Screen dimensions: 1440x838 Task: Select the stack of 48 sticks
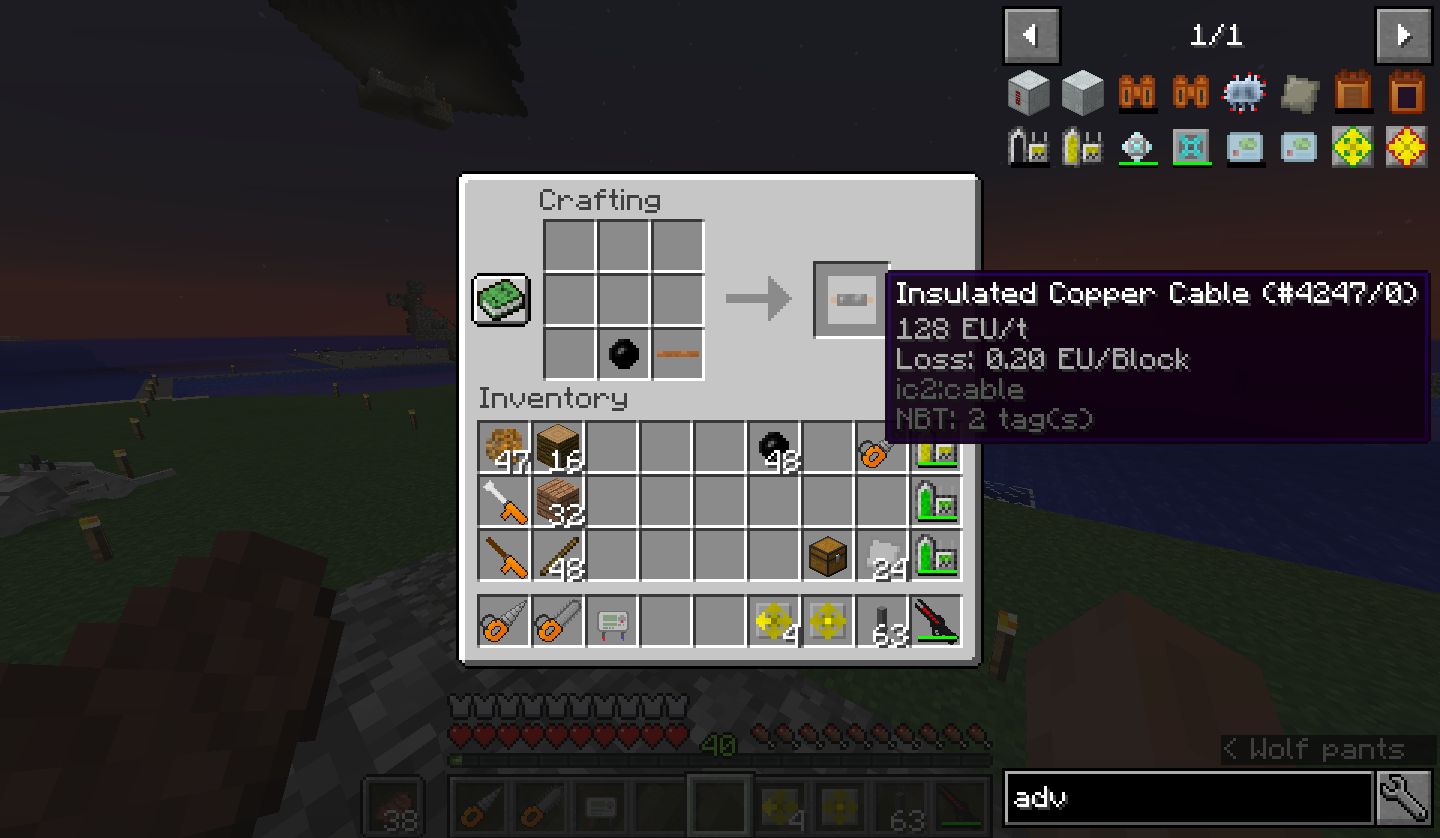pos(558,555)
